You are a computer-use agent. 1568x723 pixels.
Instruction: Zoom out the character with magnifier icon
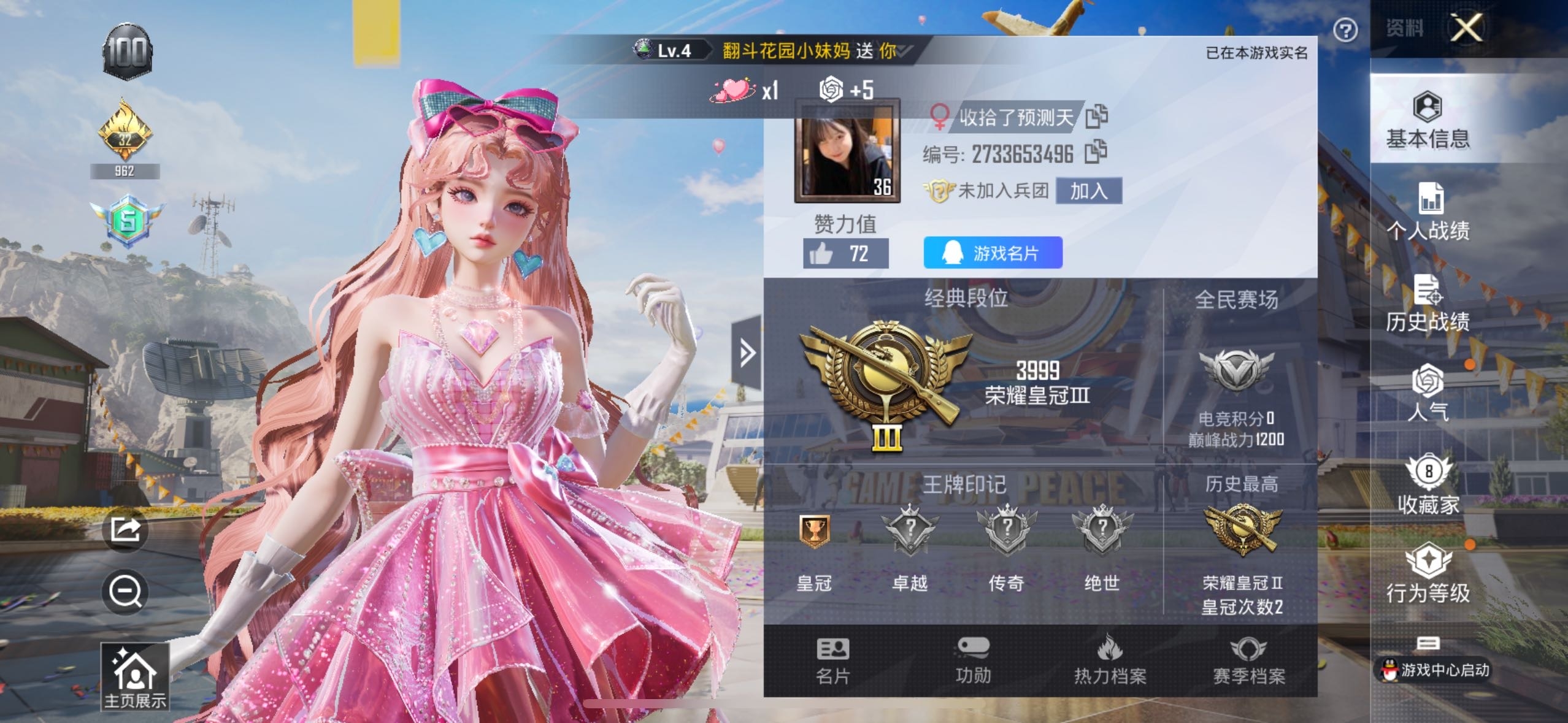(126, 592)
